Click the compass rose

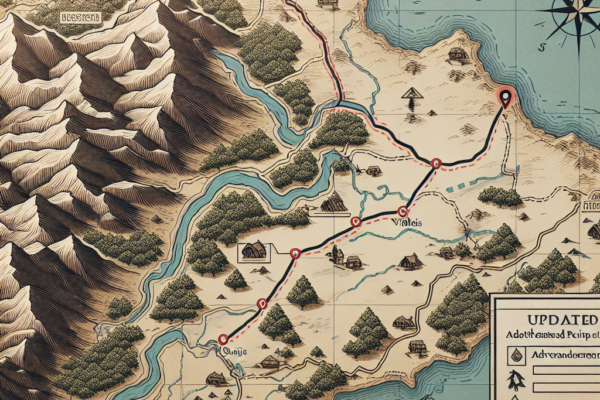[x=571, y=19]
